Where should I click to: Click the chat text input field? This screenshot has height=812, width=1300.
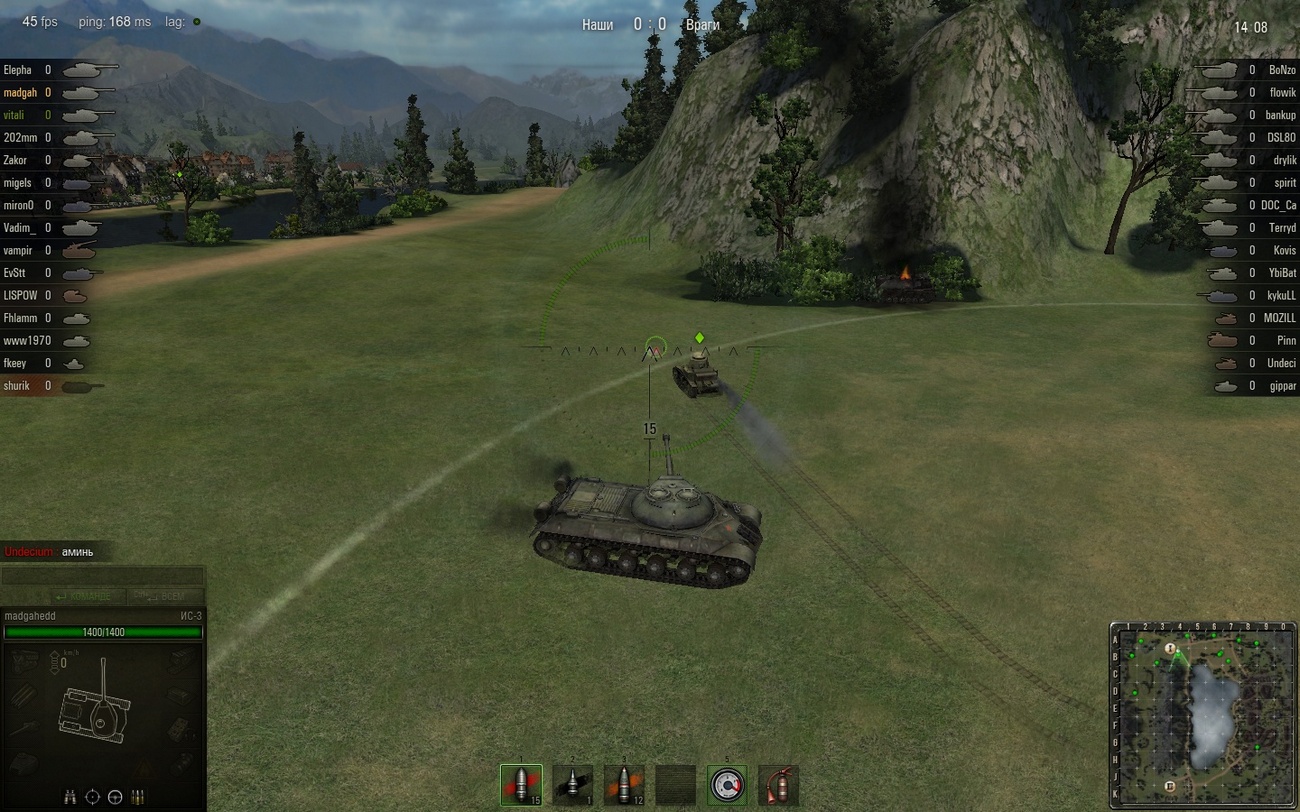coord(103,577)
